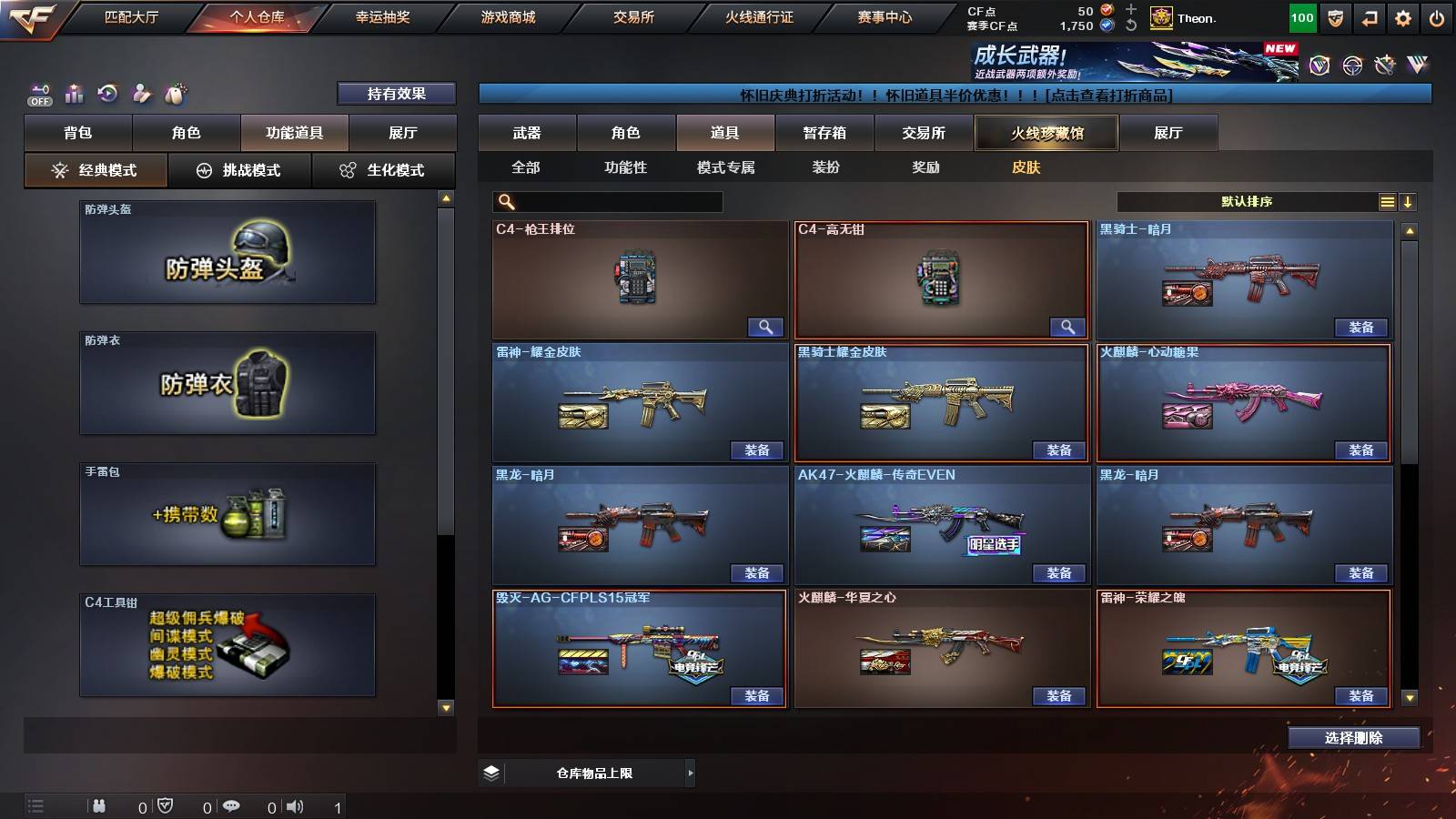Toggle the down arrow sort order icon

tap(1409, 201)
